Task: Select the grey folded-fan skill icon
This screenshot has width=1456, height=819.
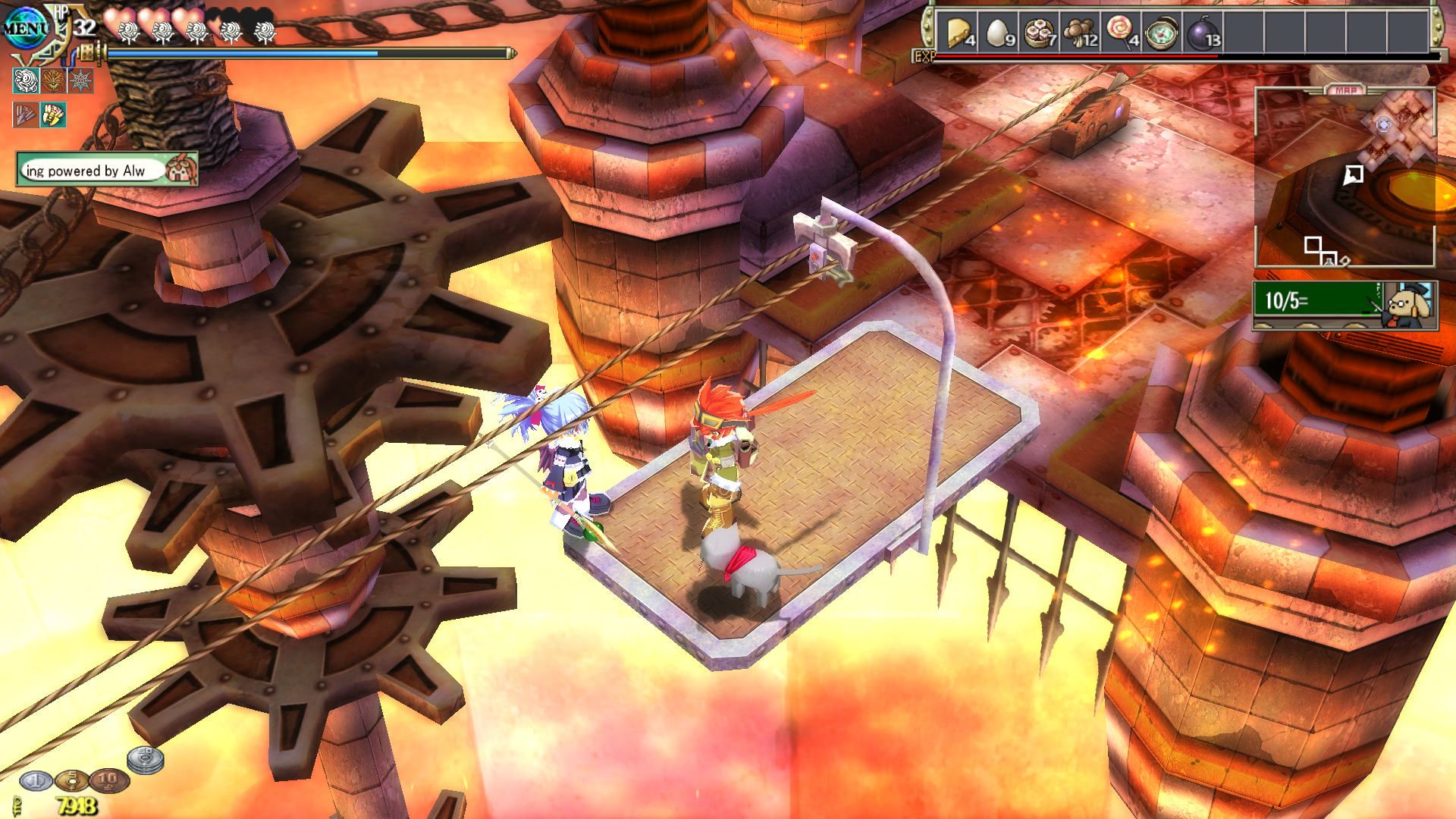Action: tap(26, 115)
